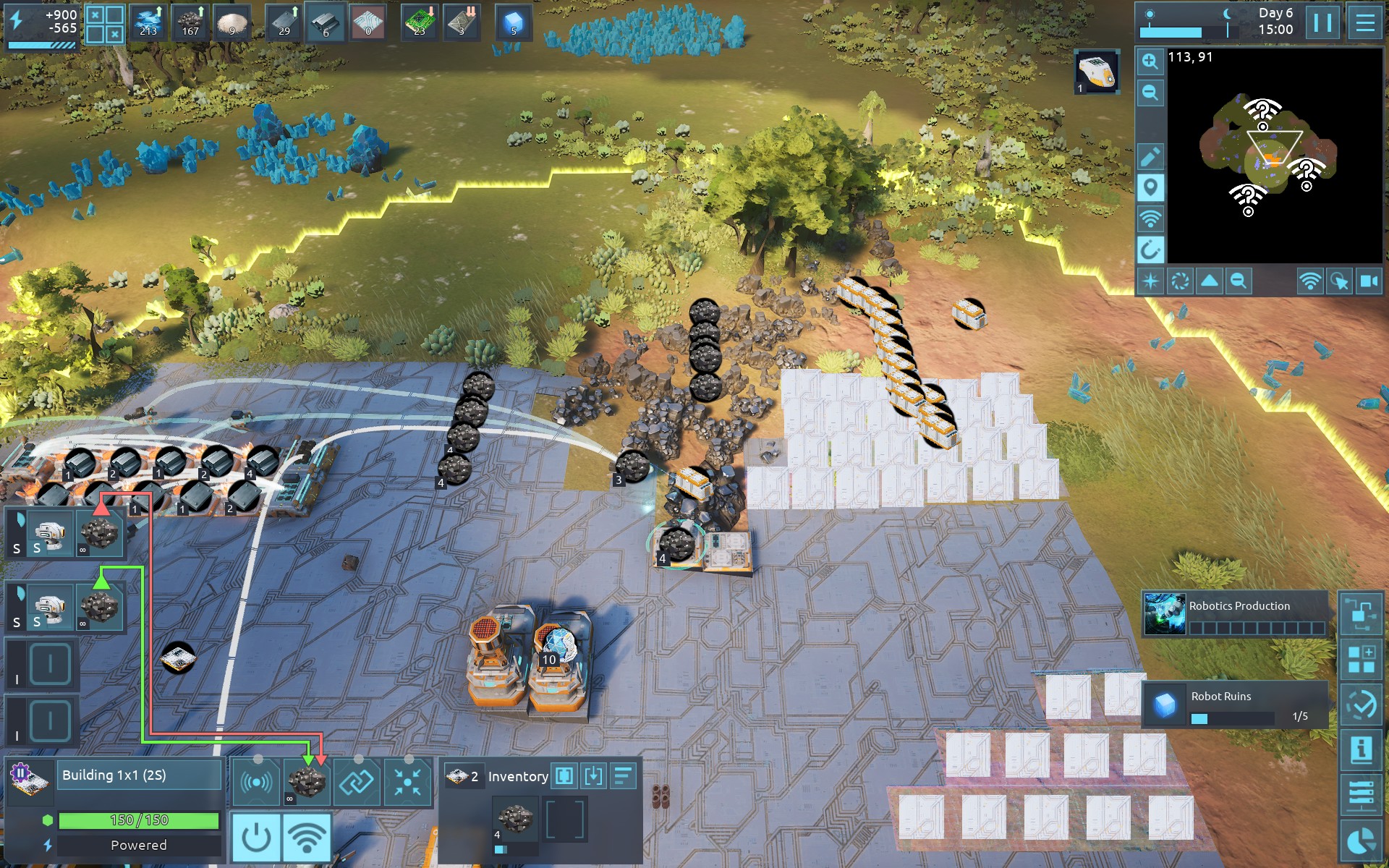The width and height of the screenshot is (1389, 868).
Task: Zoom in on the minimap
Action: pyautogui.click(x=1150, y=62)
